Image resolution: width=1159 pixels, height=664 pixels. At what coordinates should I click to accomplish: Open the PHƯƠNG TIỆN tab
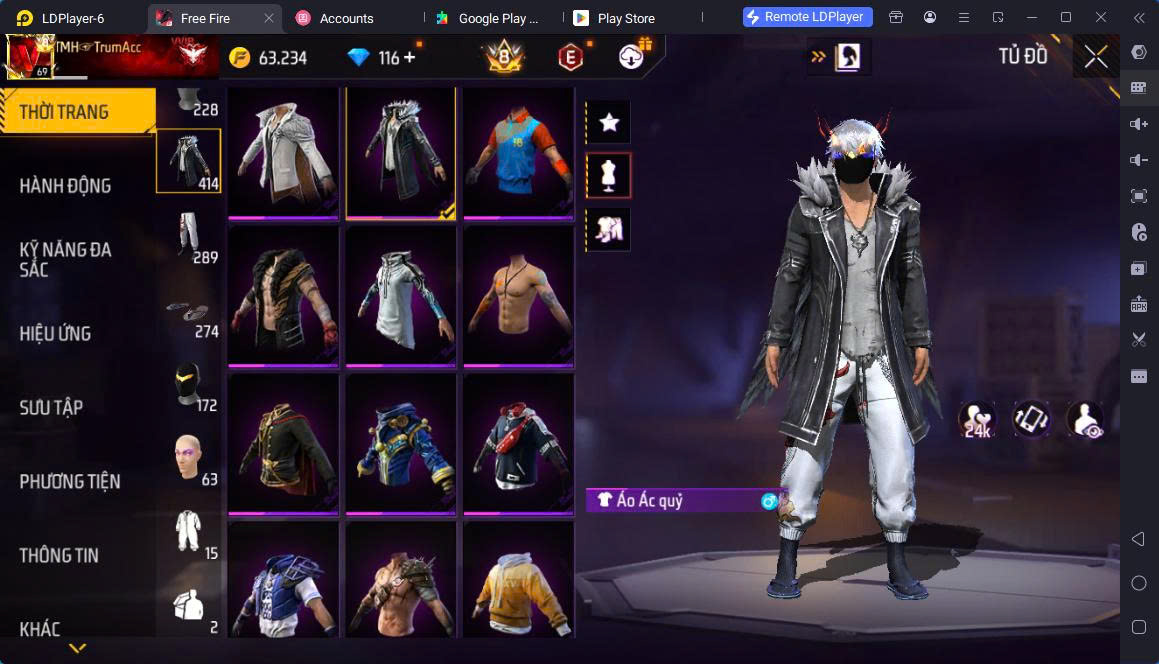coord(70,482)
